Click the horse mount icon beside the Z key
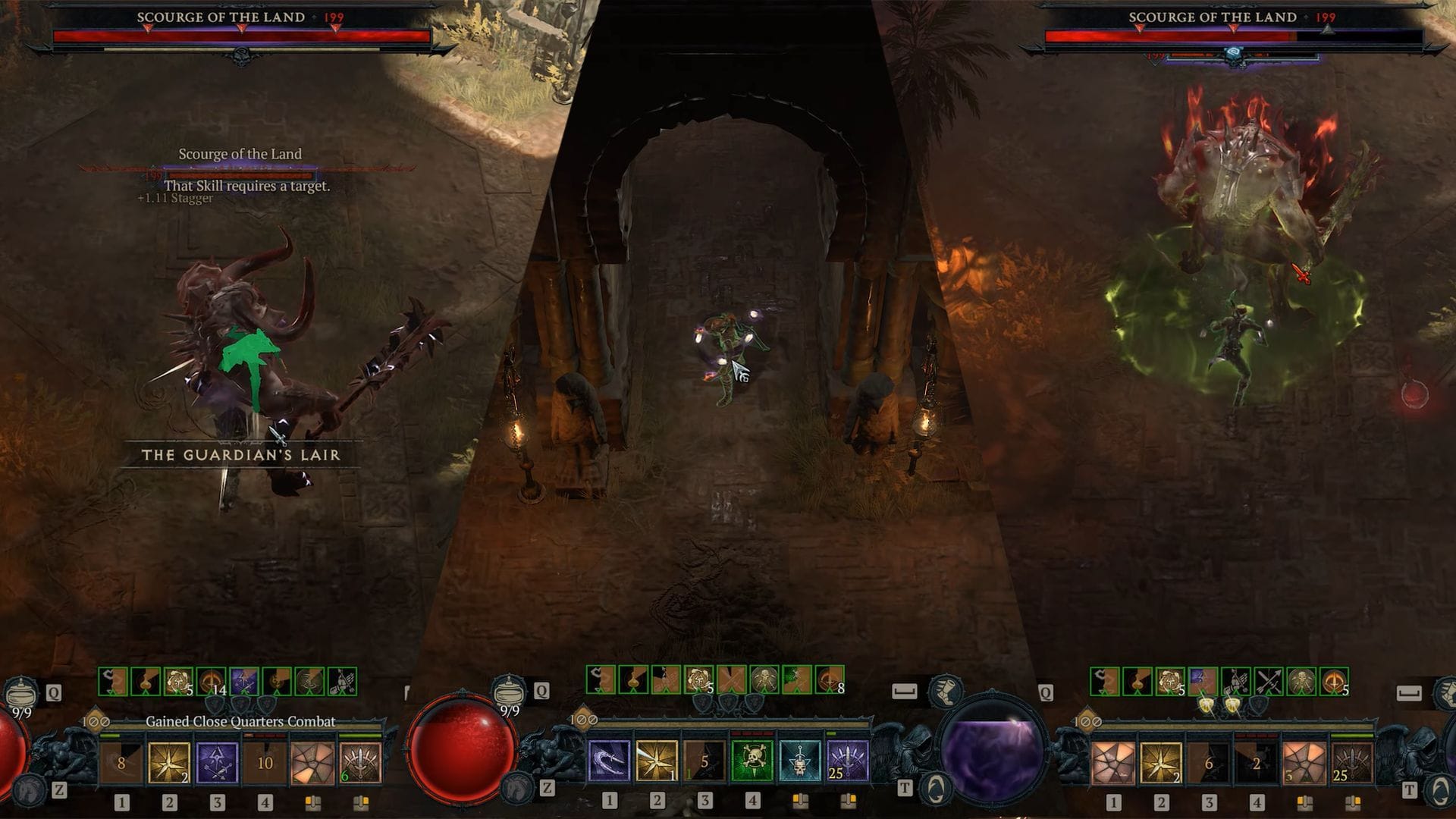The image size is (1456, 819). click(27, 791)
